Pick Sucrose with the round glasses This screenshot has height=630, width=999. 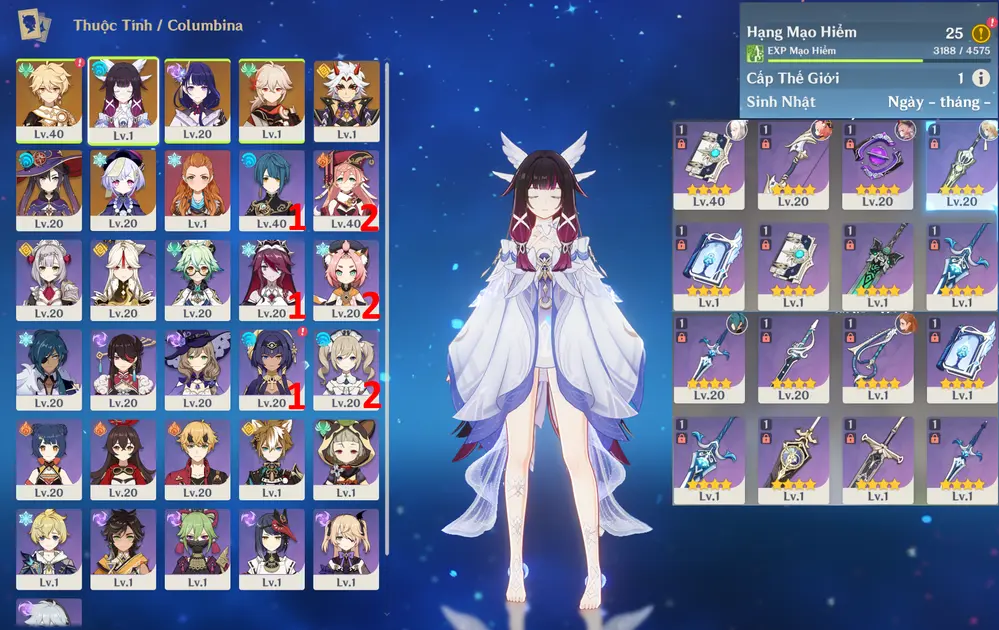[x=197, y=273]
